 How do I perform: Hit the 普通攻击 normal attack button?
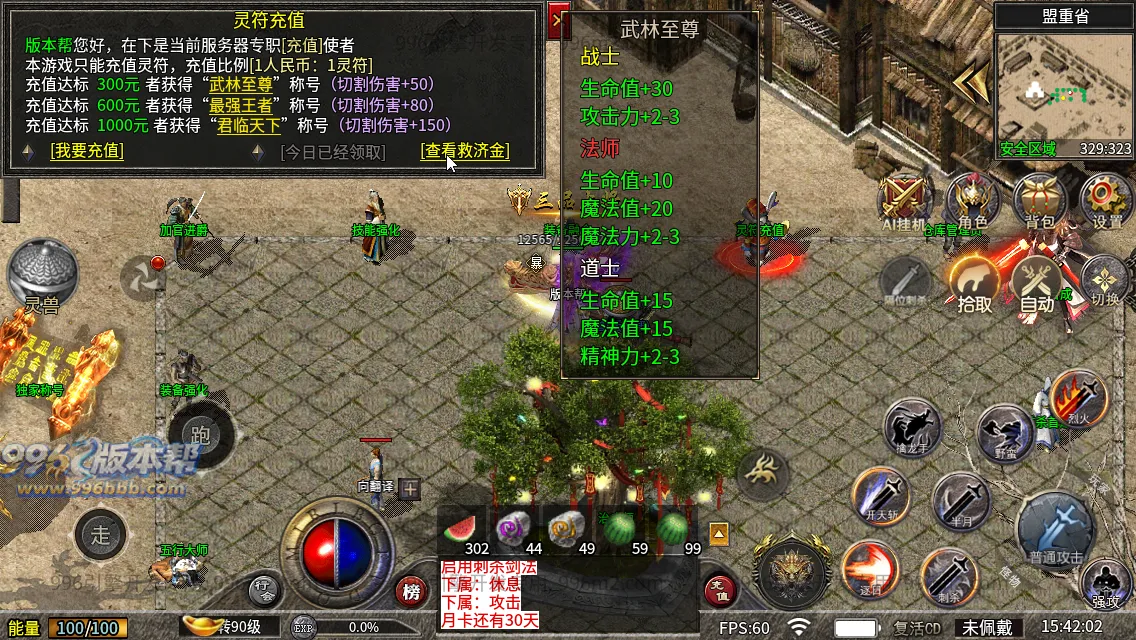1056,528
